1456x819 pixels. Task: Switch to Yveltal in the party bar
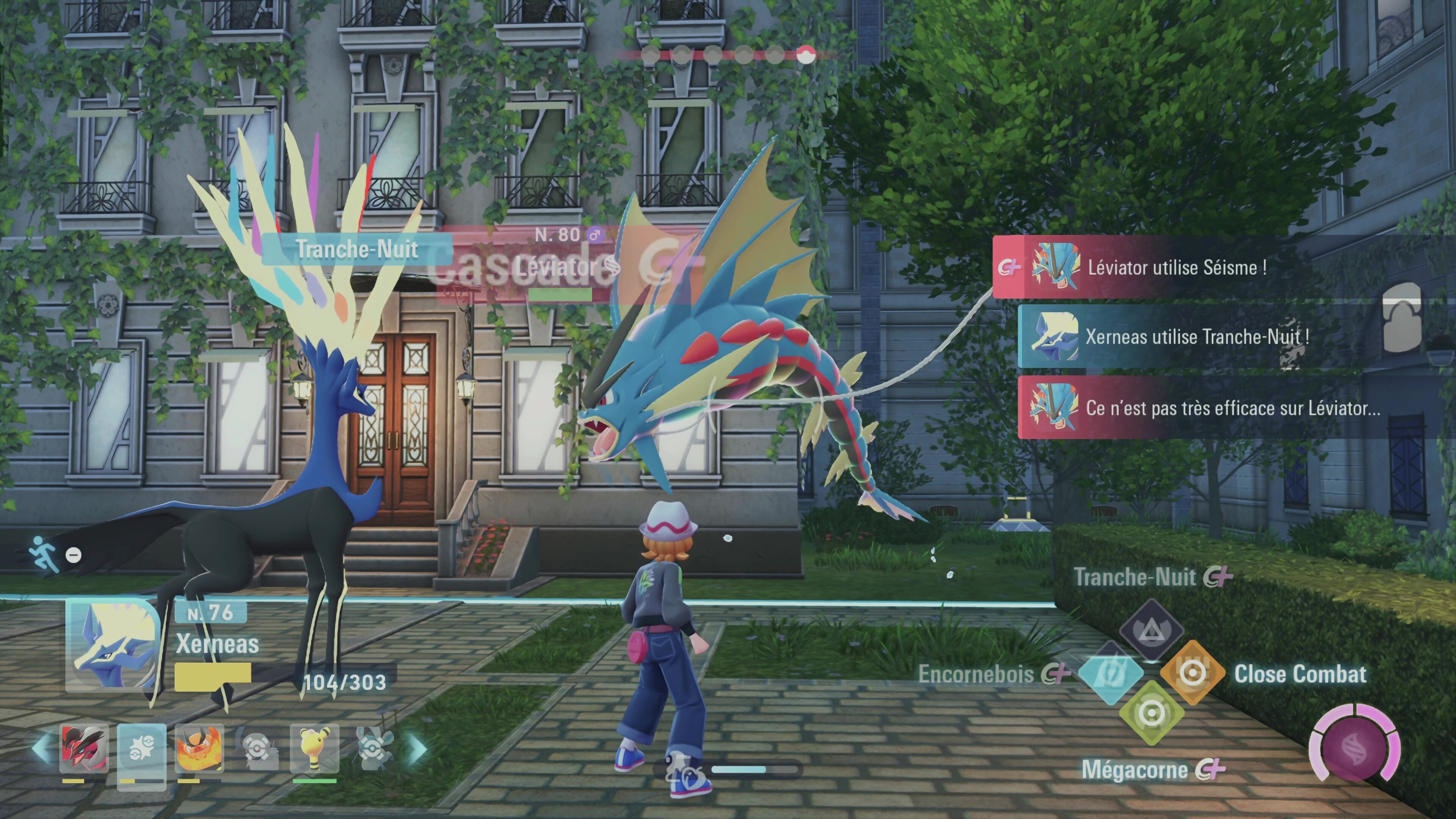click(84, 749)
